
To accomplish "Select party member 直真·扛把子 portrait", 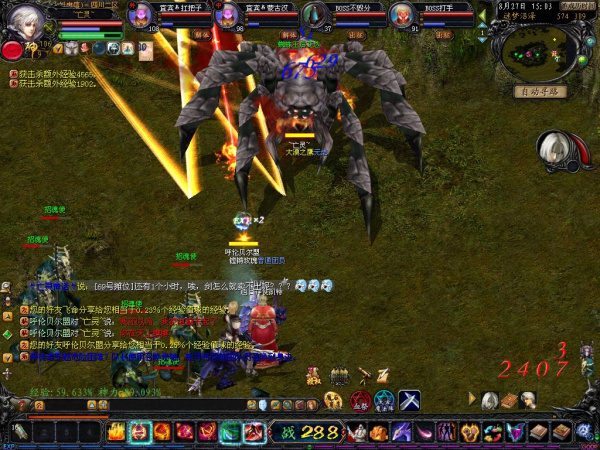I will pyautogui.click(x=150, y=15).
